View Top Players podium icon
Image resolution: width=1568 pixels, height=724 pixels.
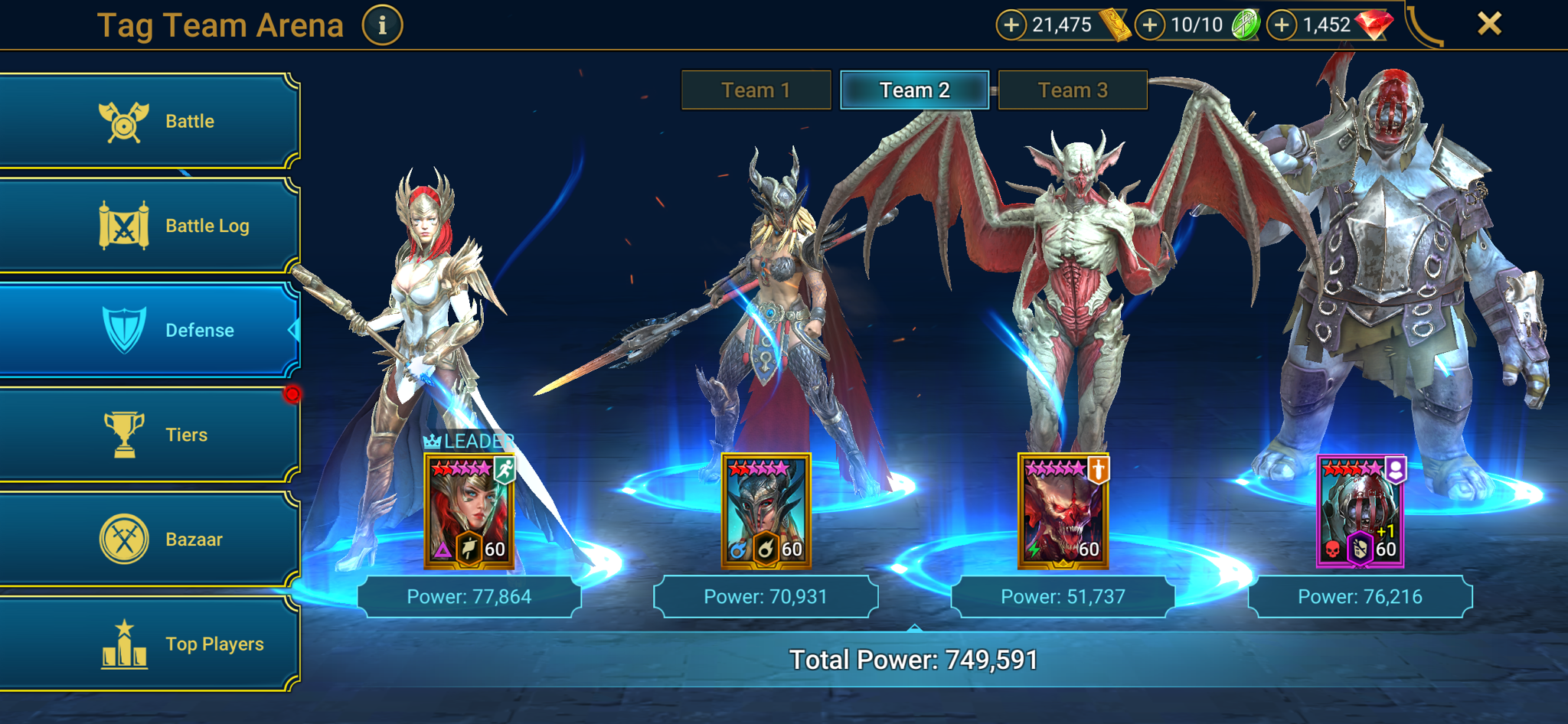[124, 643]
